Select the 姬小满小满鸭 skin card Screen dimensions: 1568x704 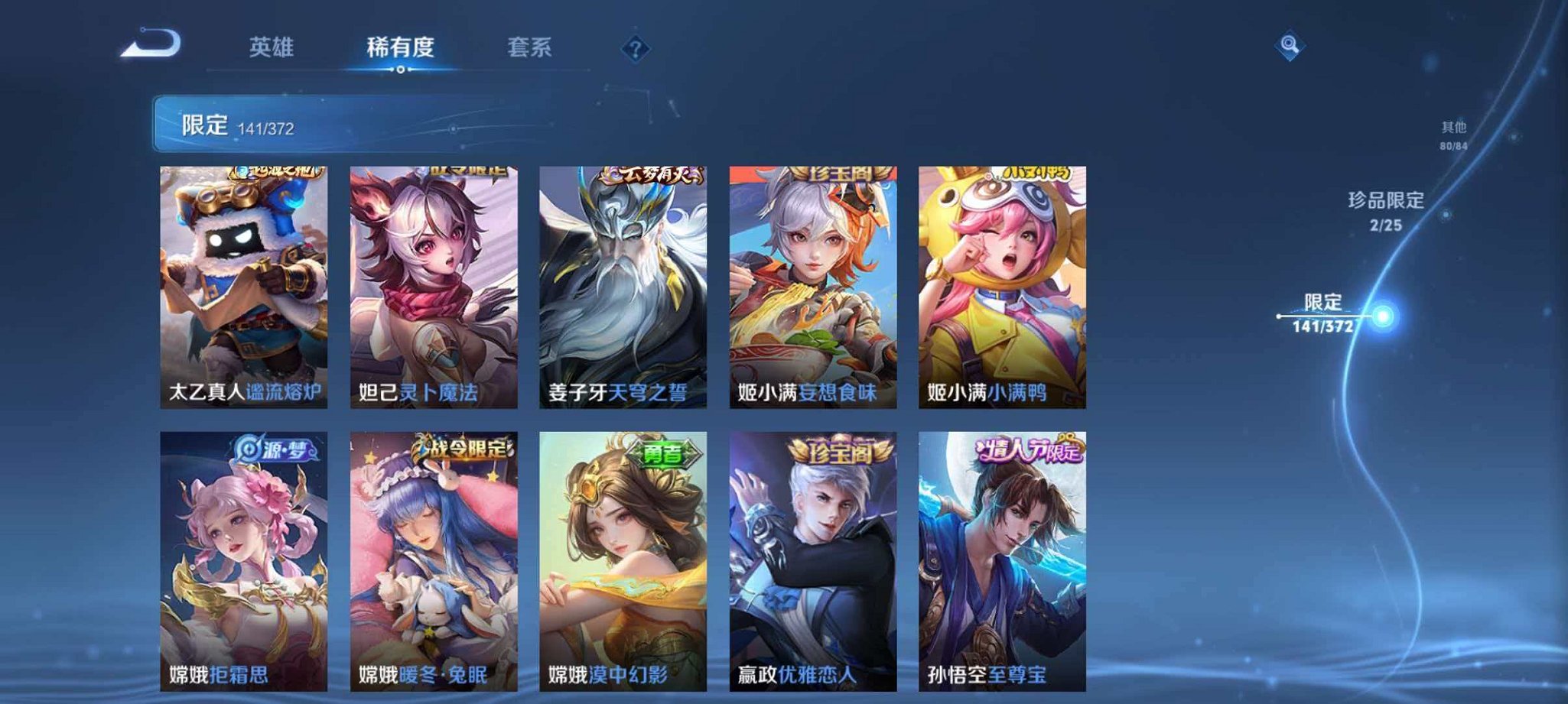[x=1000, y=287]
